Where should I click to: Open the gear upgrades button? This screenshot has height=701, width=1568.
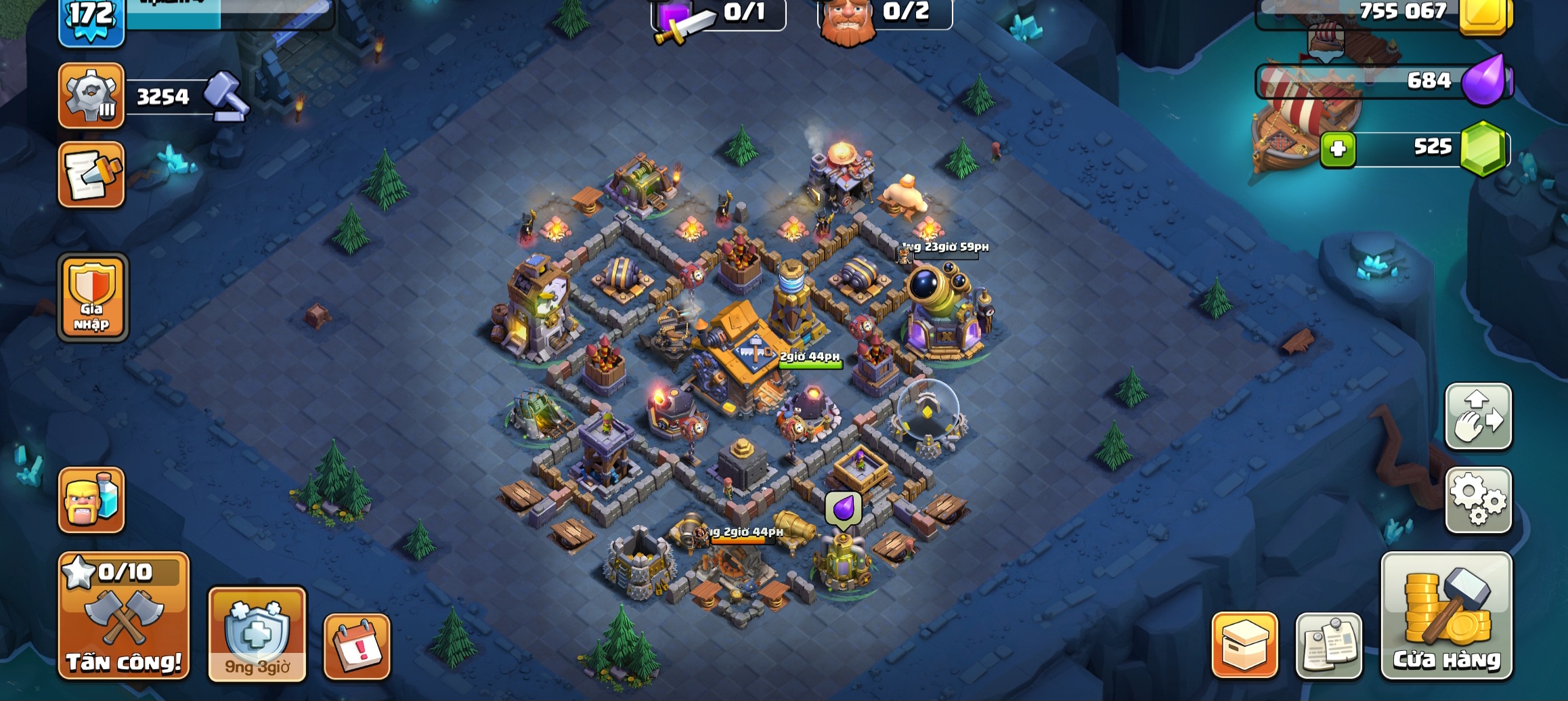coord(91,95)
